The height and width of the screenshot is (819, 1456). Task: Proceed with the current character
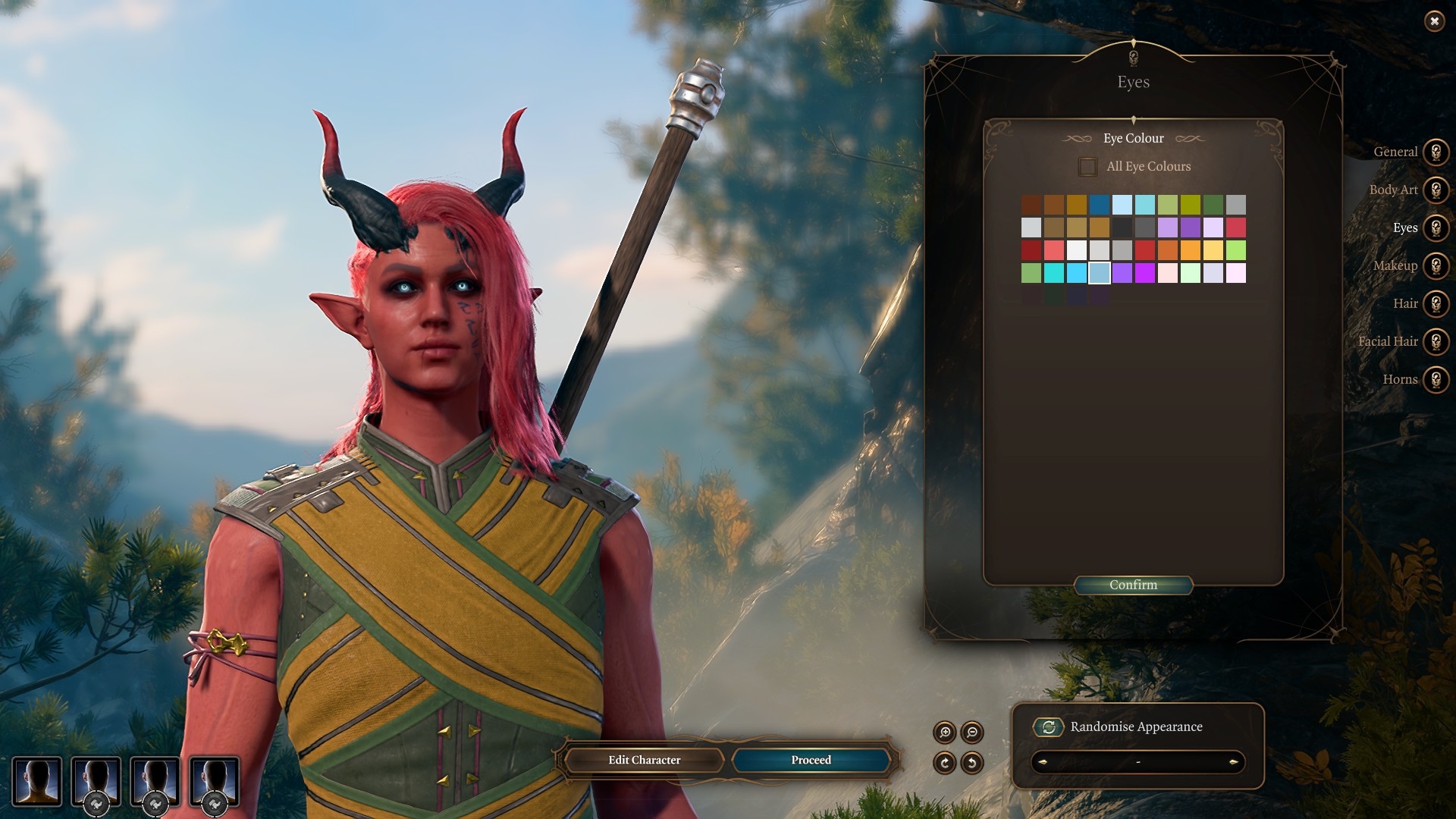[x=811, y=760]
